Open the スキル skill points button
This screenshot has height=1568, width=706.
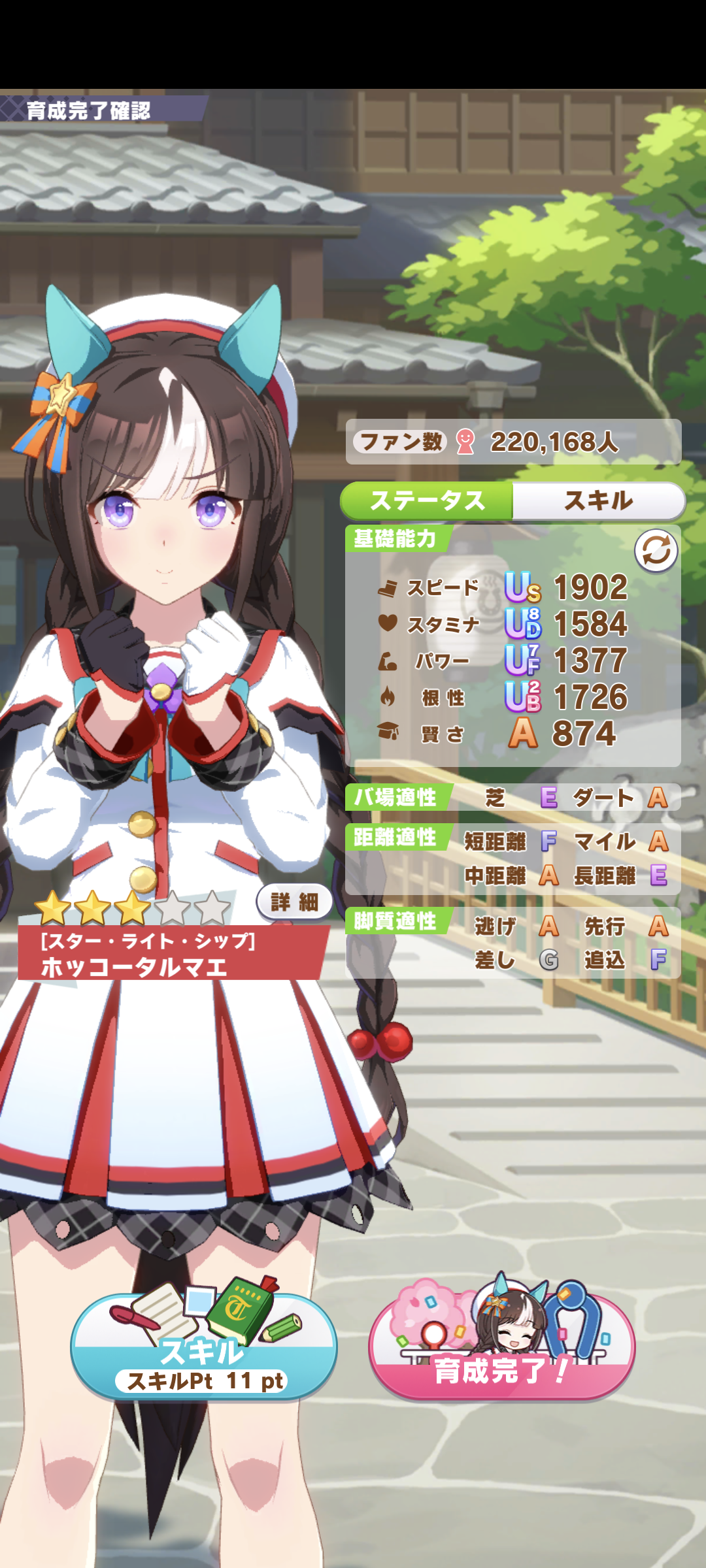click(204, 1347)
